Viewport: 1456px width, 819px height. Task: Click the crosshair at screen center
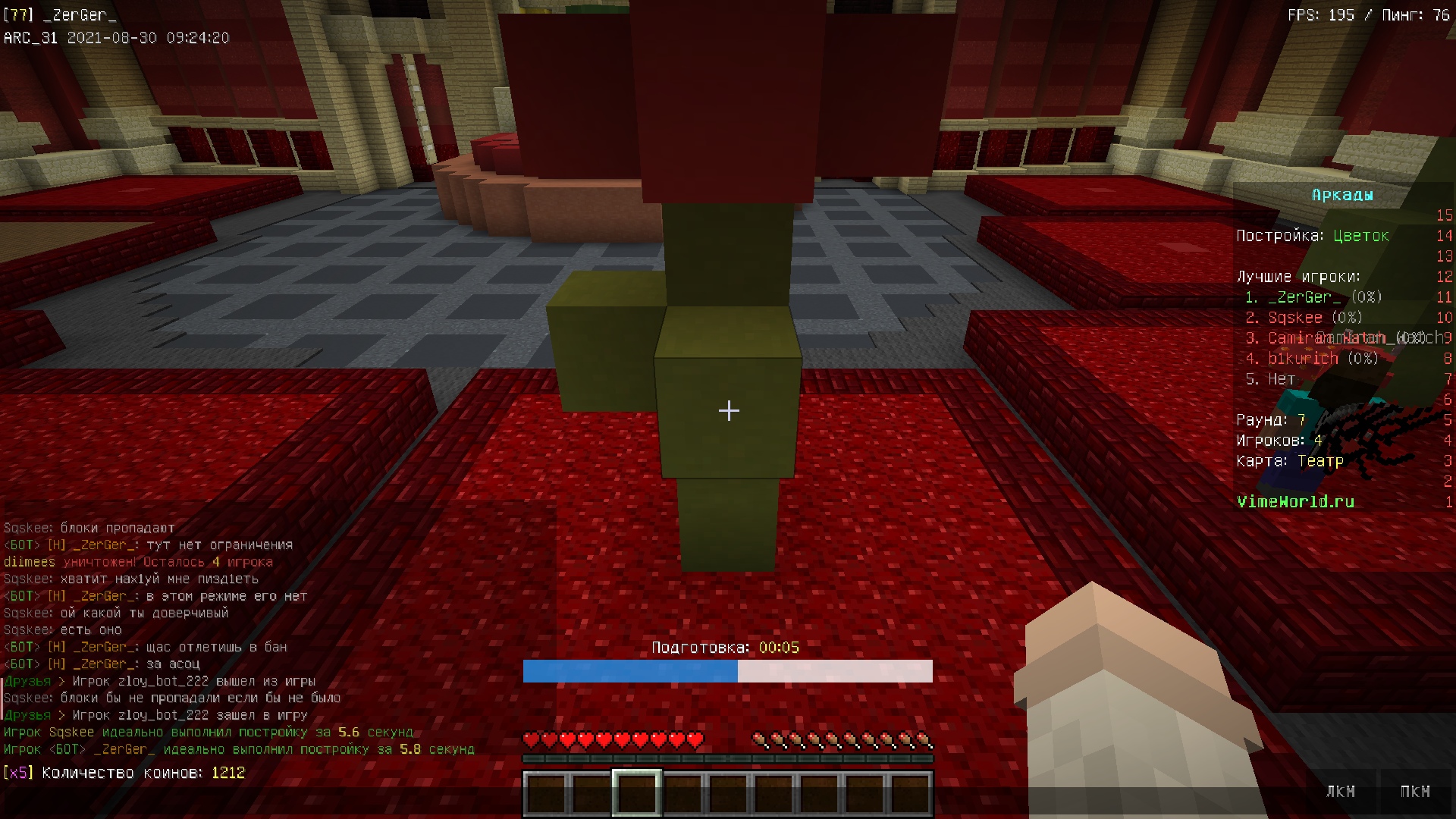pos(728,410)
